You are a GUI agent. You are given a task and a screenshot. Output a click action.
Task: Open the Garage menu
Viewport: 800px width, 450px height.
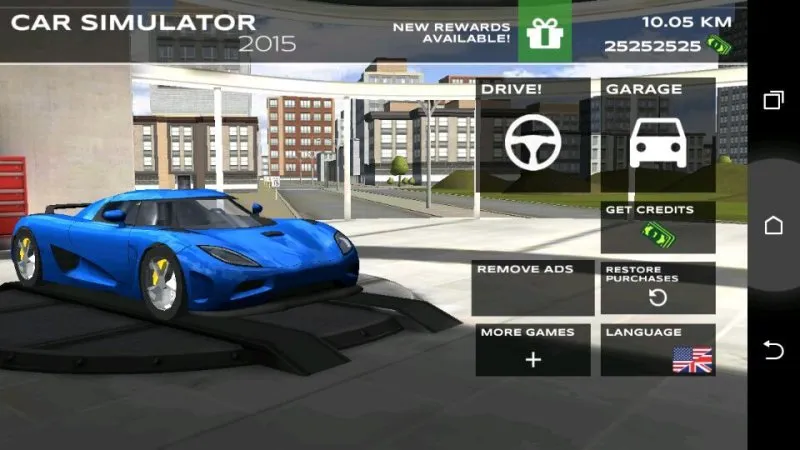pyautogui.click(x=658, y=135)
